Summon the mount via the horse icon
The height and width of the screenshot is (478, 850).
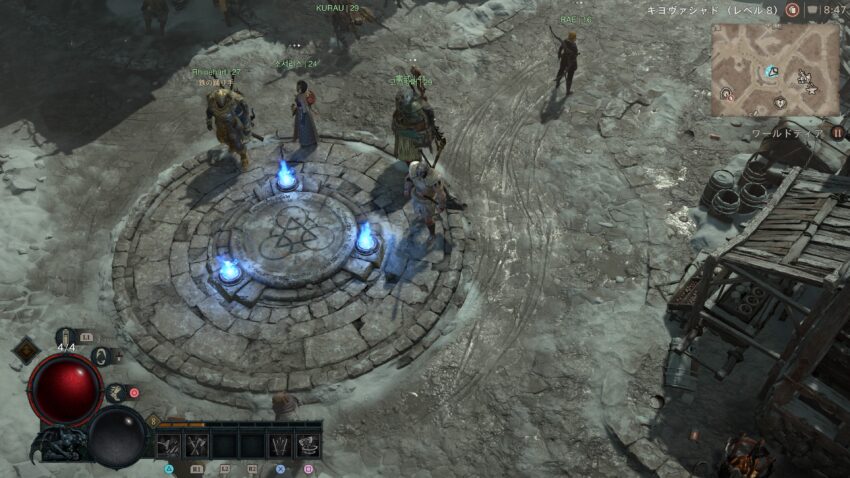117,393
